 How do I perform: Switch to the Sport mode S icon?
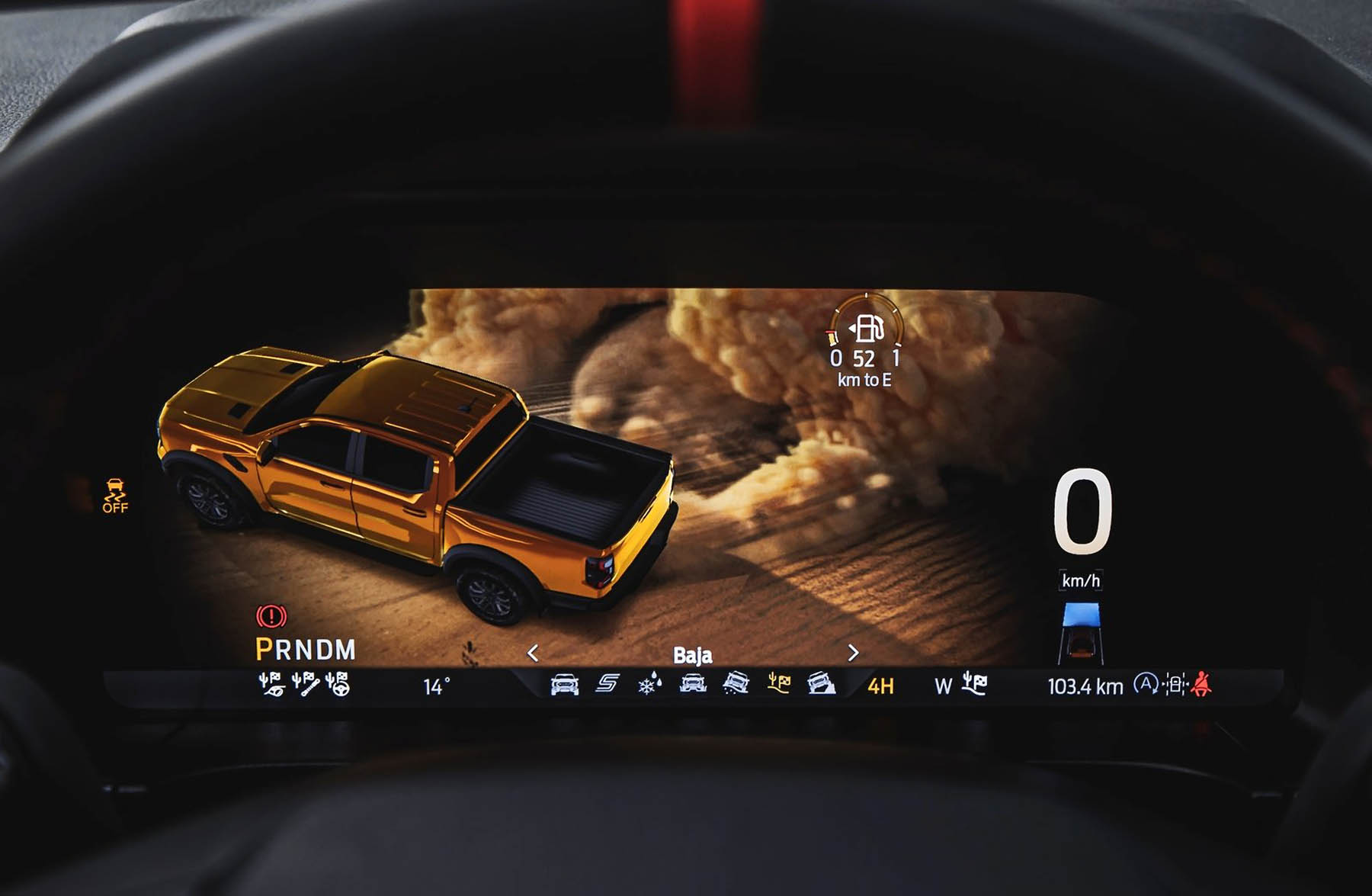(x=607, y=684)
